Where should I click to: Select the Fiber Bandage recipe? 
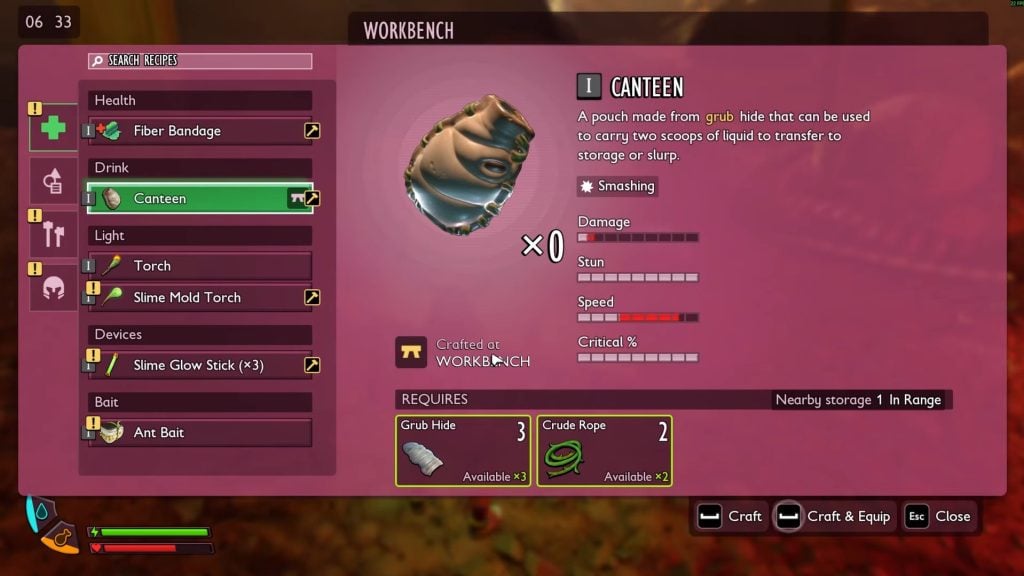[190, 131]
